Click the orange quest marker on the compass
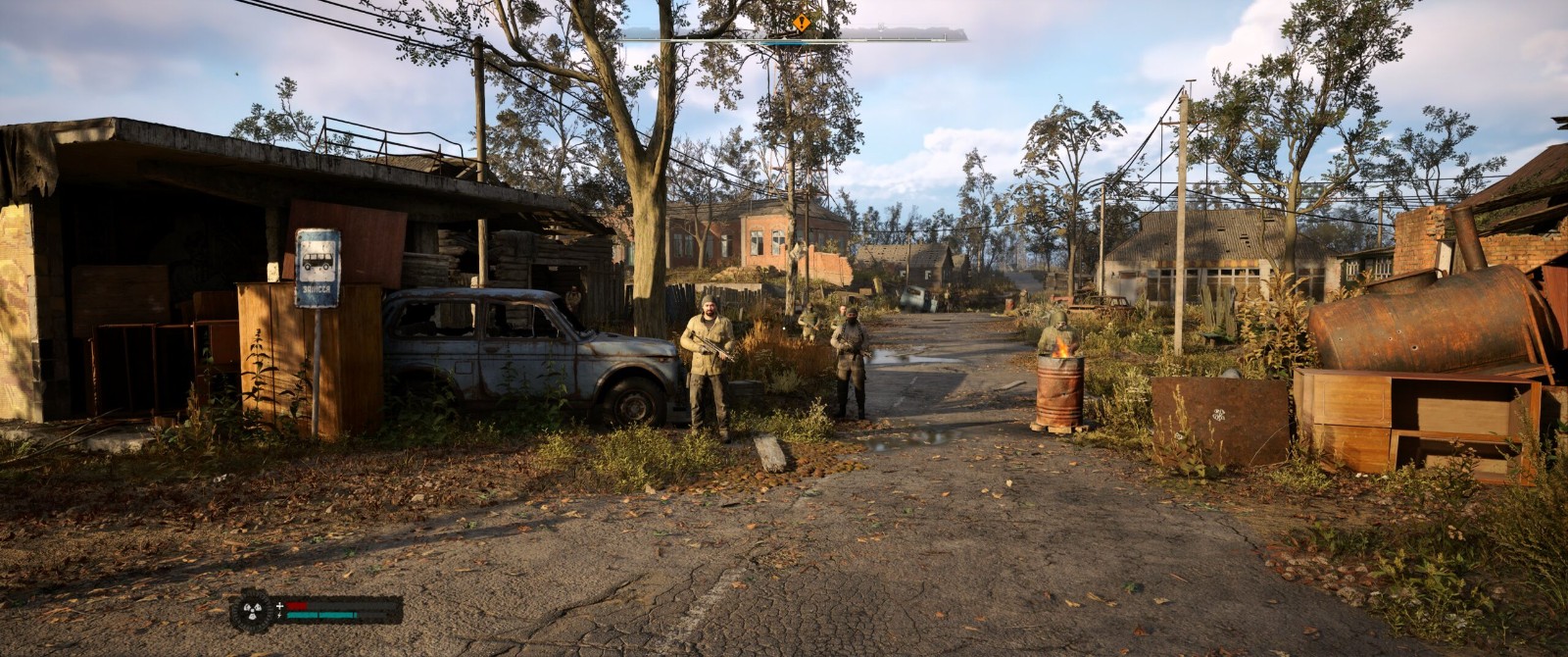This screenshot has width=1568, height=657. tap(802, 22)
